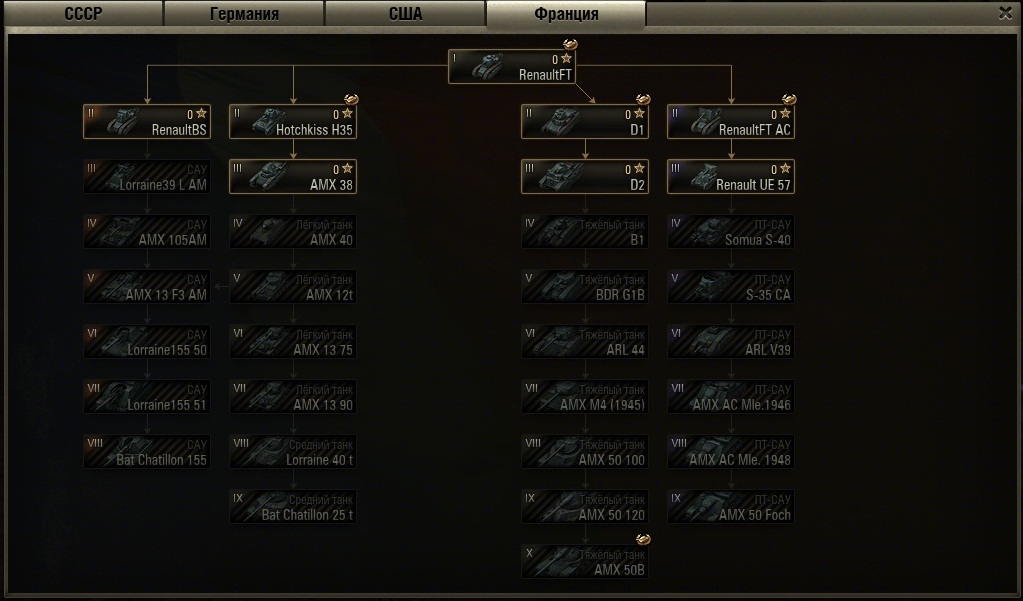Select the Bat Chatillon 25 t node
This screenshot has width=1023, height=601.
pyautogui.click(x=293, y=507)
